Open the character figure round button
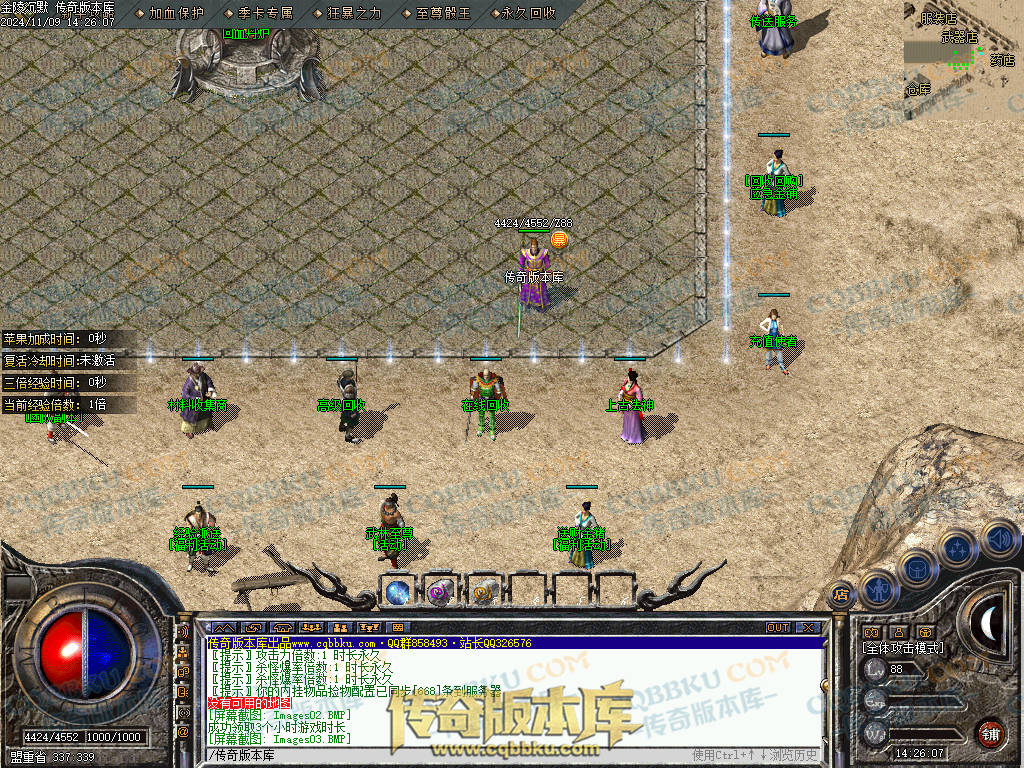Viewport: 1024px width, 768px height. tap(877, 588)
